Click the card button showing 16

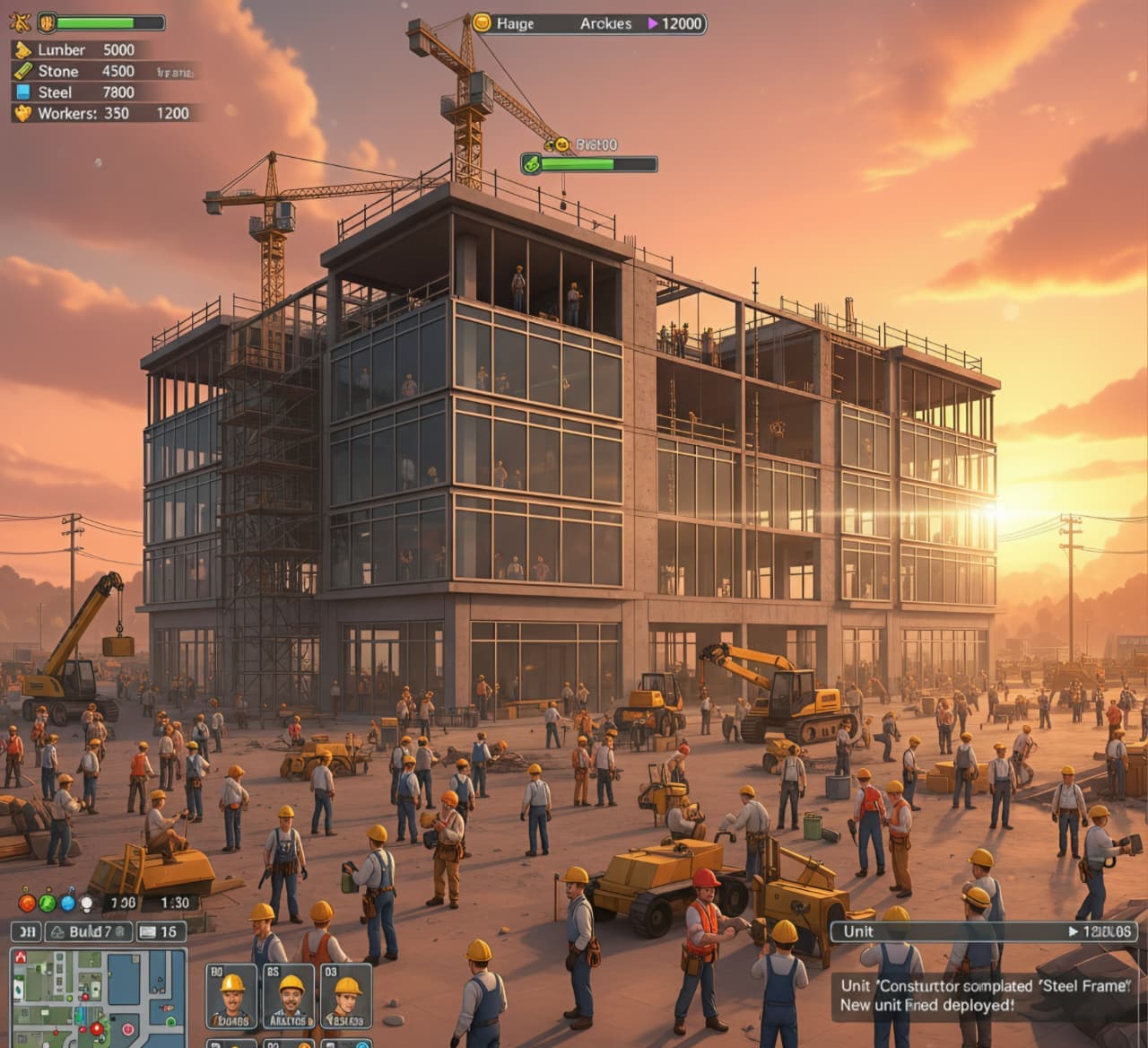[159, 931]
